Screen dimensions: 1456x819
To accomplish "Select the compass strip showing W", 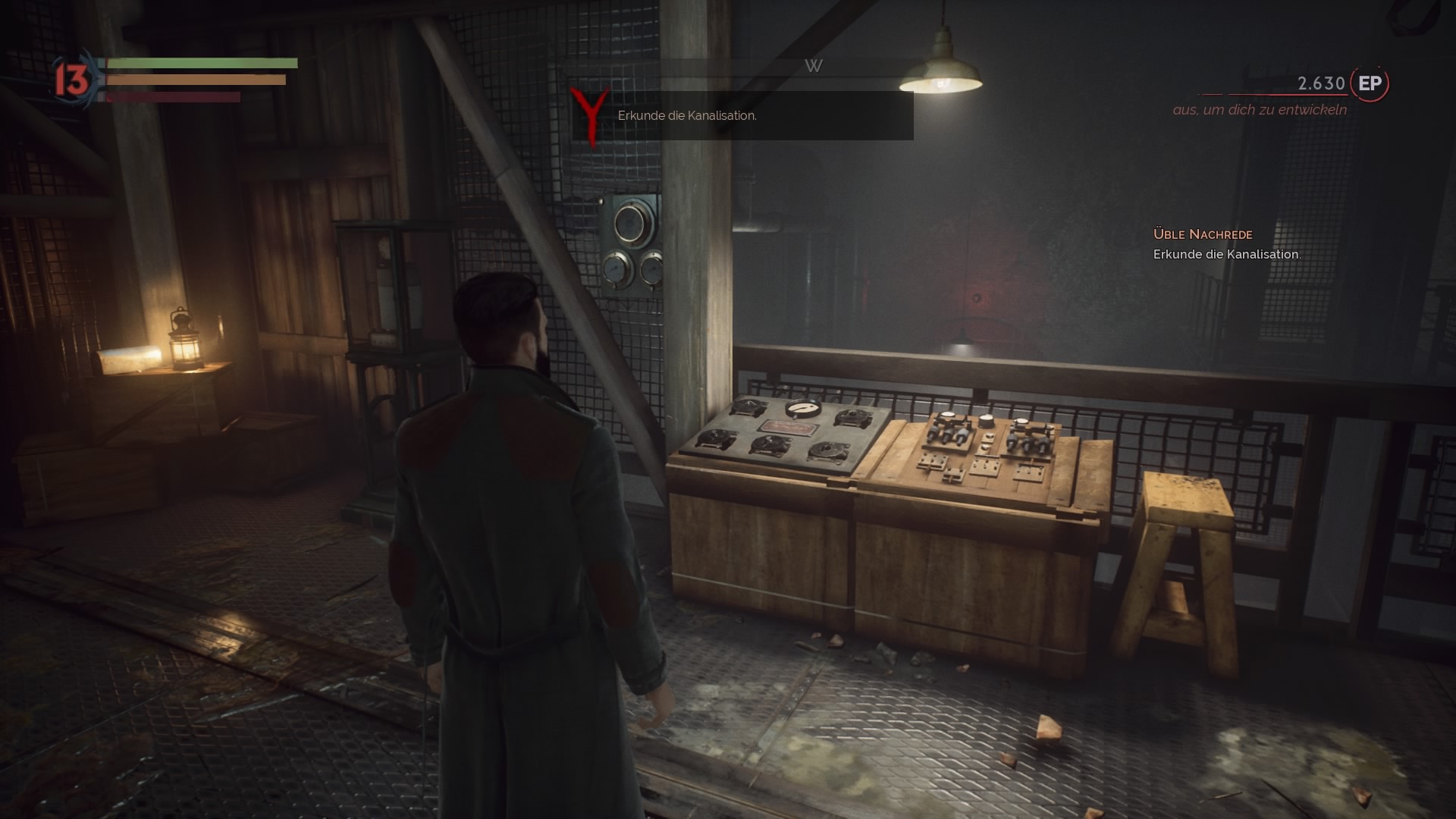I will click(813, 67).
